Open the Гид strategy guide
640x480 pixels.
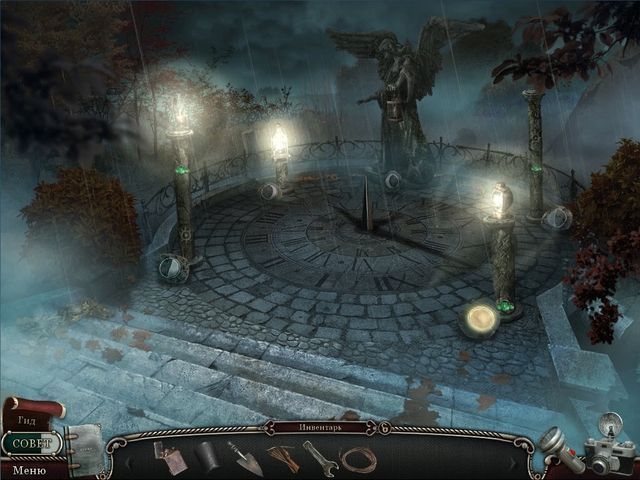pos(28,421)
